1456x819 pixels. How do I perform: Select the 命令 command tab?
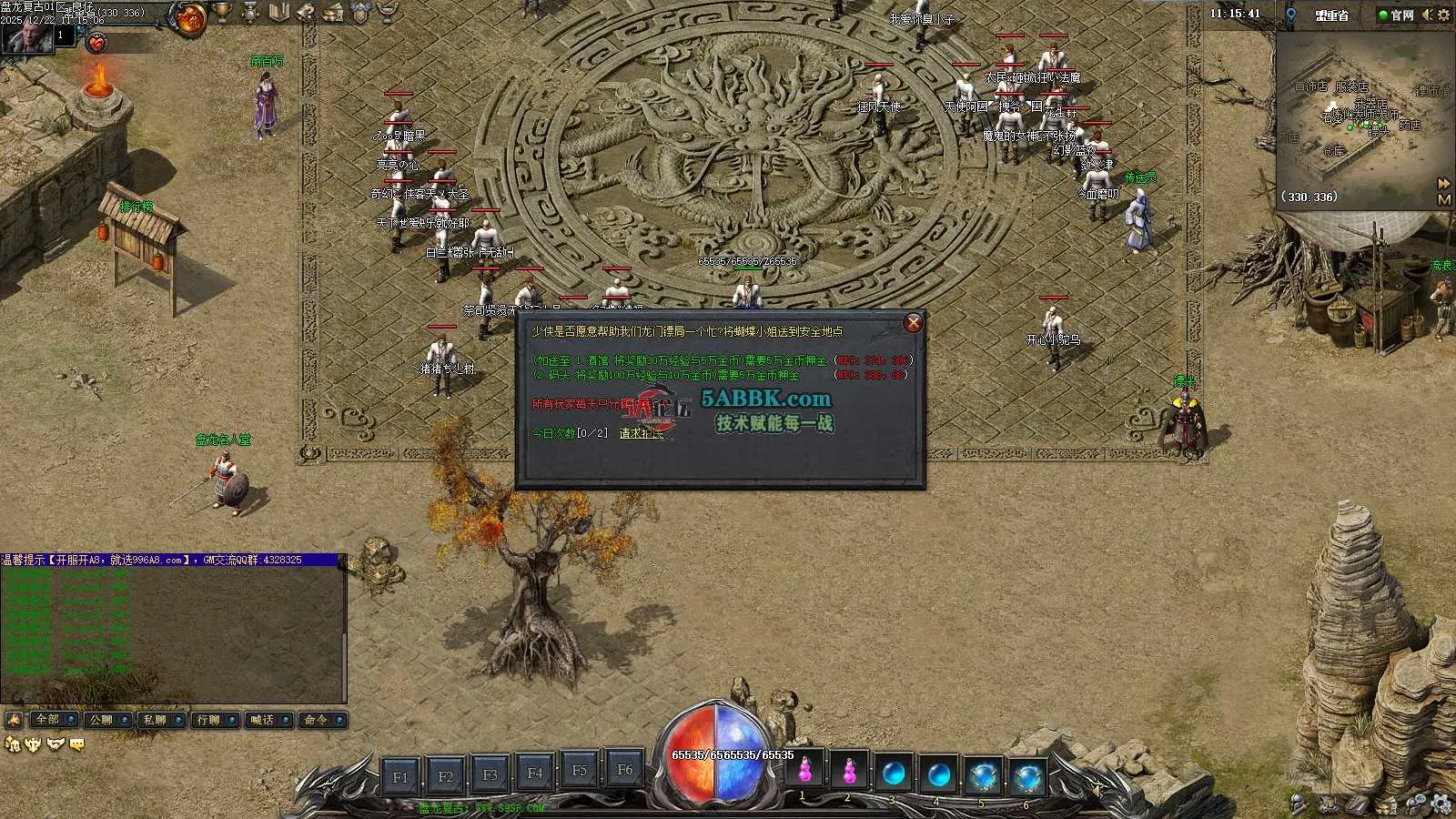click(316, 720)
